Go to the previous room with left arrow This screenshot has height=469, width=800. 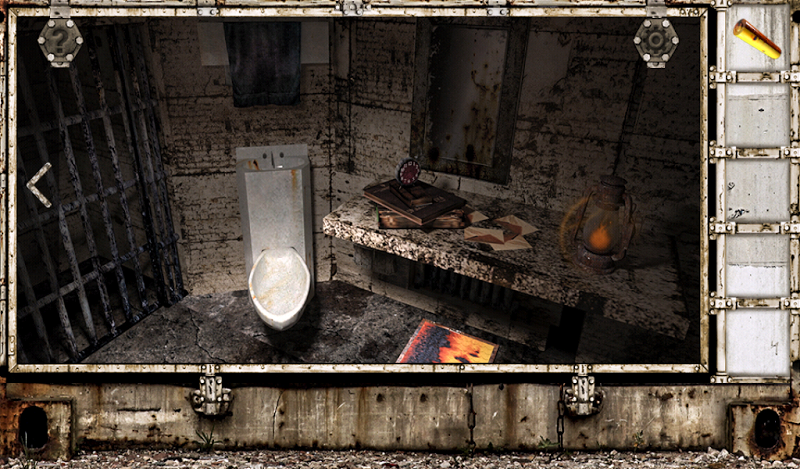tap(39, 184)
